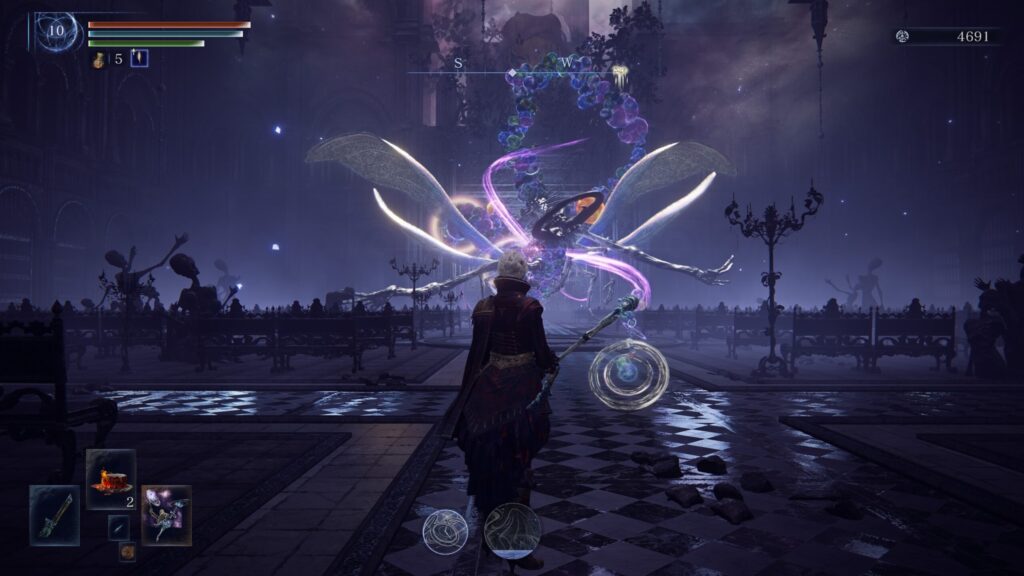Select the right swirling orb ability icon

pyautogui.click(x=512, y=530)
